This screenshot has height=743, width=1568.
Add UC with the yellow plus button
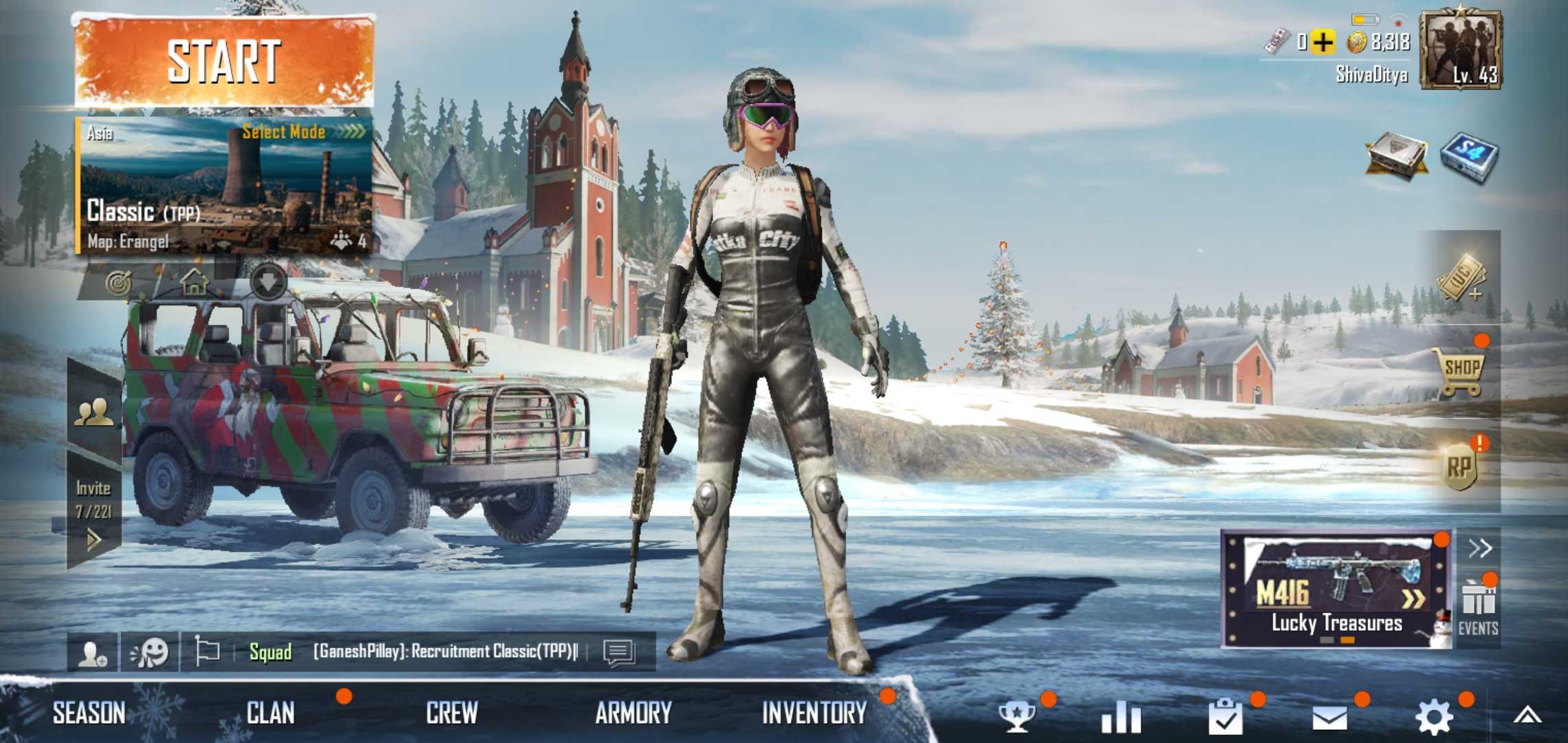(x=1322, y=43)
